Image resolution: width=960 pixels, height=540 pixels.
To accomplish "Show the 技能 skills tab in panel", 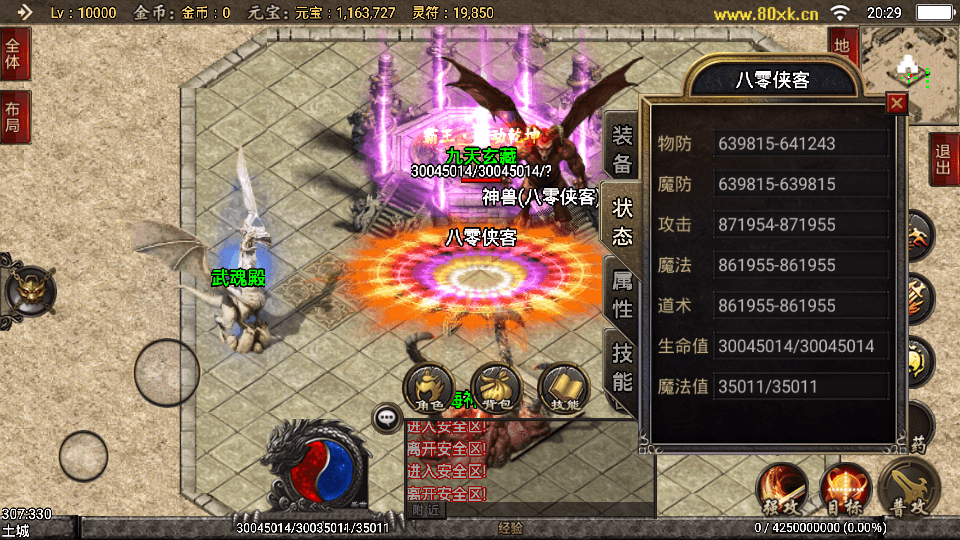I will coord(622,367).
